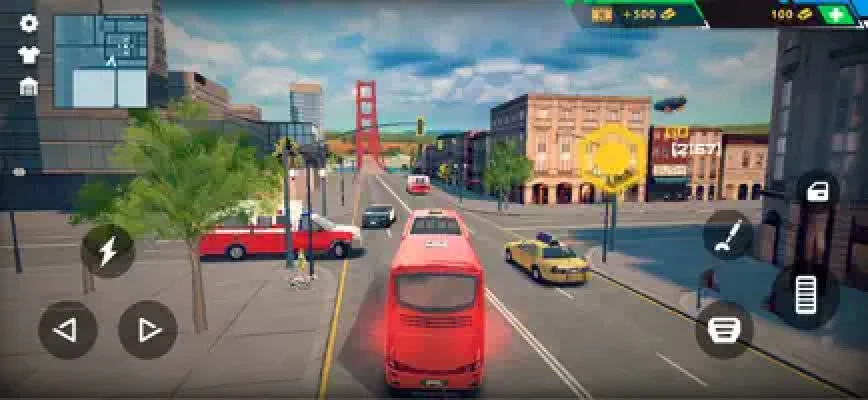868x400 pixels.
Task: Steer right with the right arrow button
Action: pyautogui.click(x=148, y=330)
